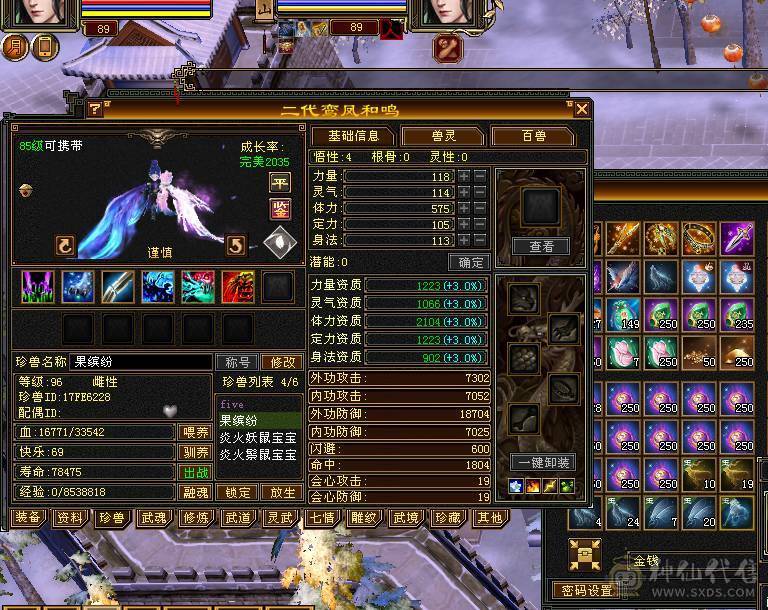Click 修改 to rename the pet
Screen dimensions: 768x610
coord(281,362)
